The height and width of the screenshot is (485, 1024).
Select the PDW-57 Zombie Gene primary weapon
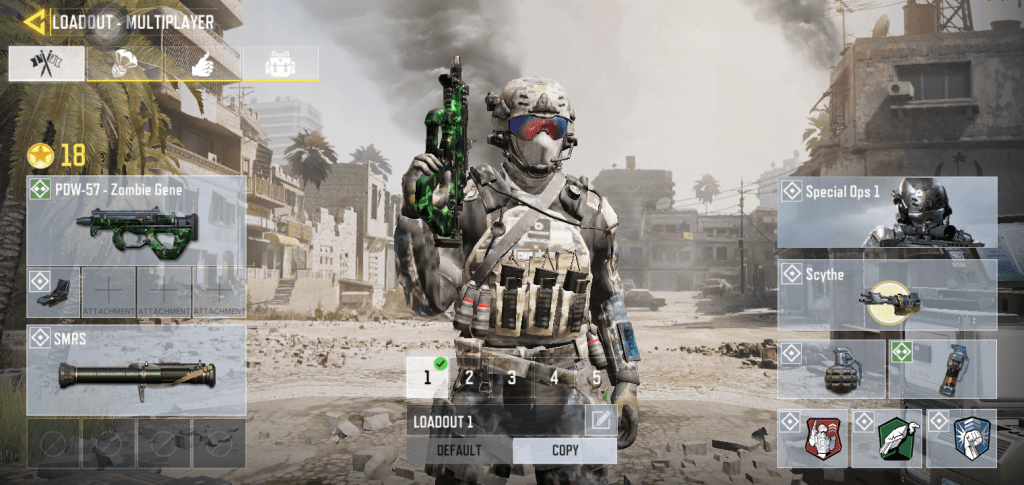[136, 220]
